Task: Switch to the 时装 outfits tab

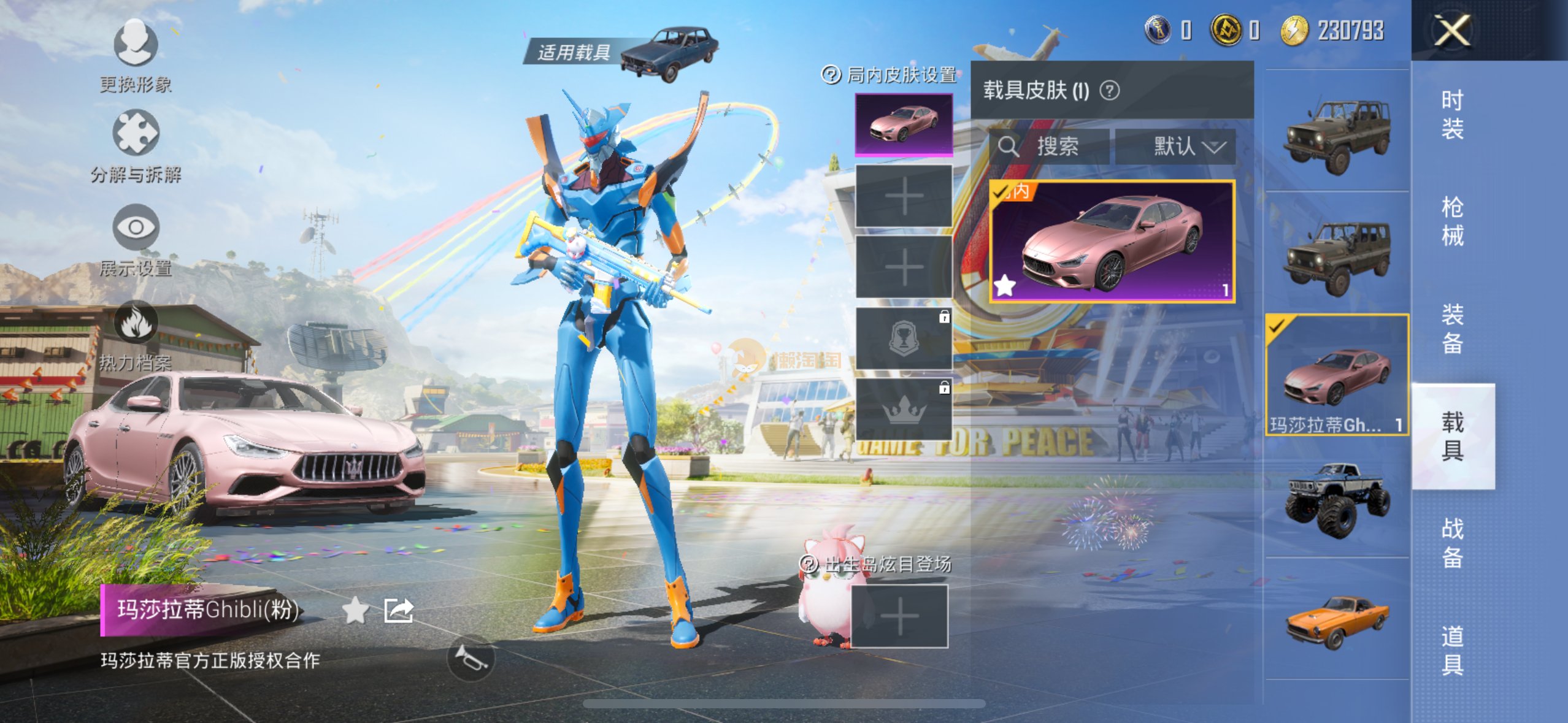Action: 1452,115
